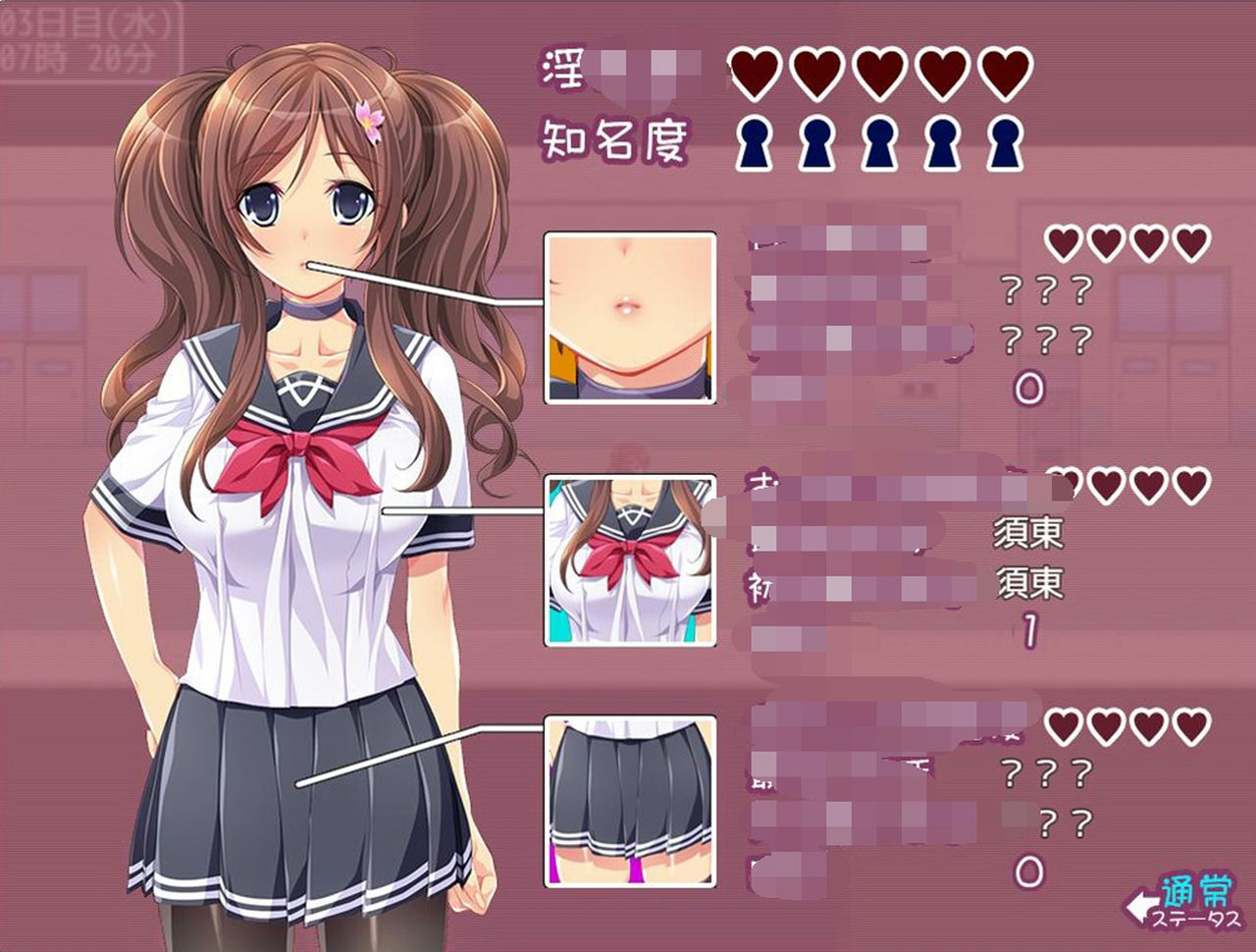This screenshot has width=1256, height=952.
Task: Click the first keyhole icon under 知名度
Action: (753, 141)
